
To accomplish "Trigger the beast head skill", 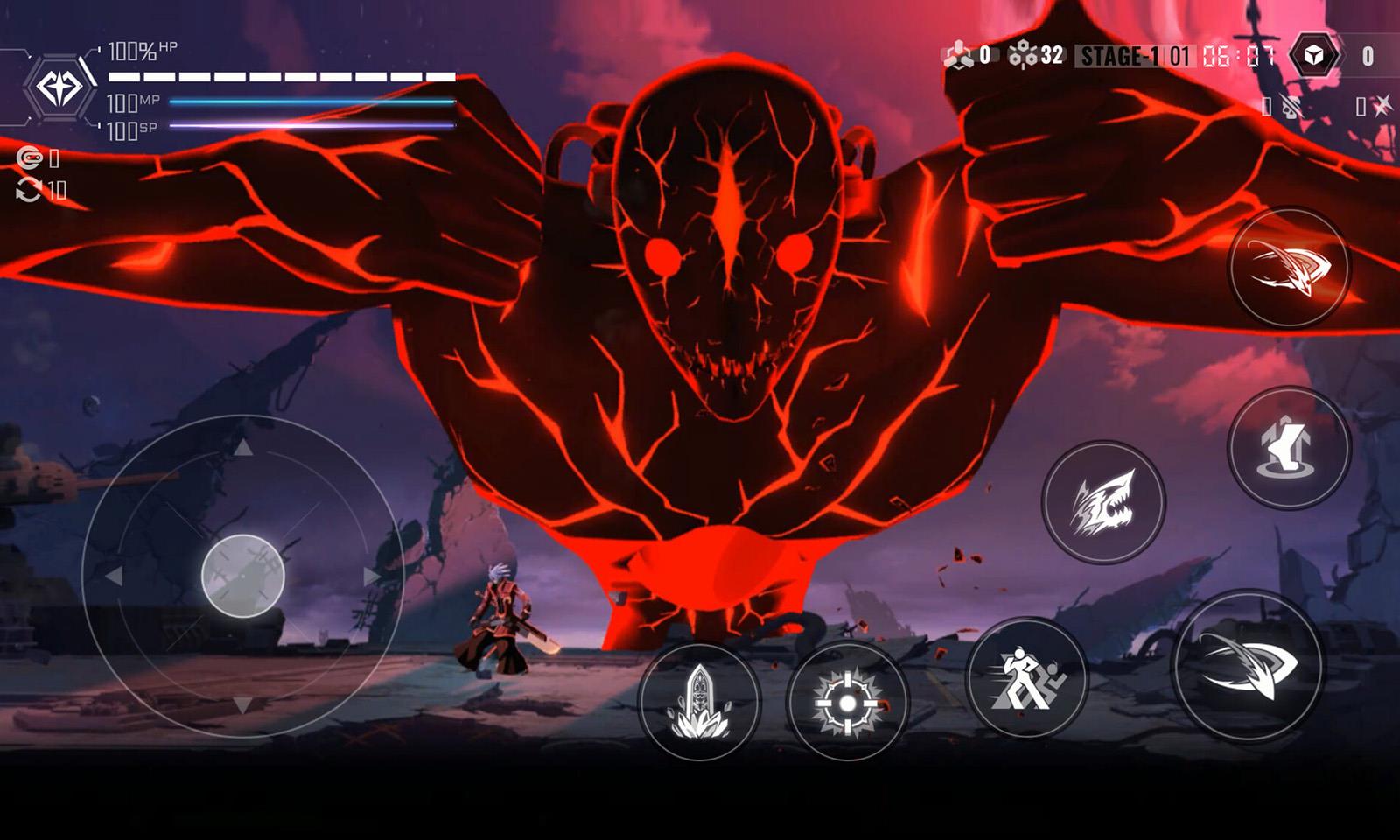I will pyautogui.click(x=1103, y=502).
